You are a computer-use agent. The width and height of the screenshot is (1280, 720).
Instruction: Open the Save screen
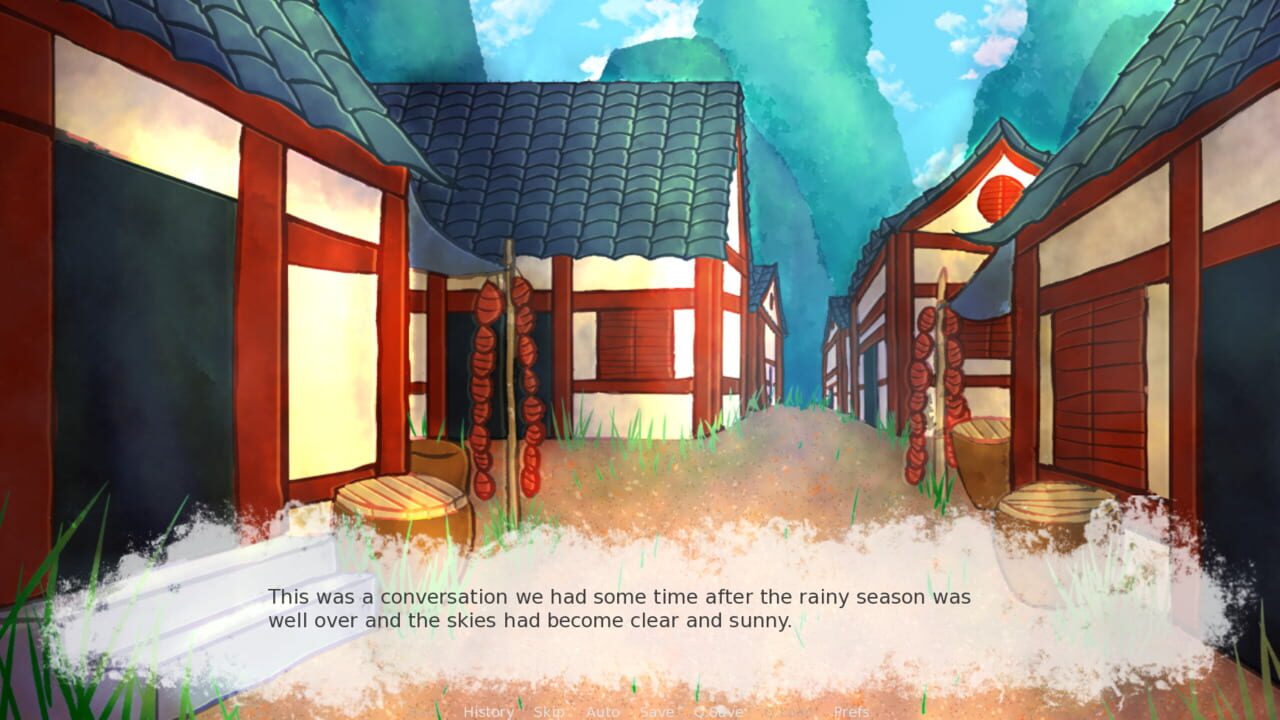656,712
